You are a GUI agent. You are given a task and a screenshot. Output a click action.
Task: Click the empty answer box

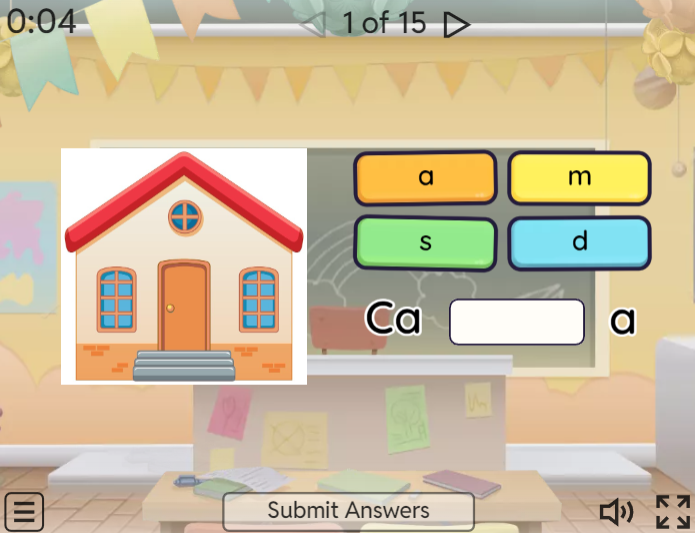coord(516,322)
